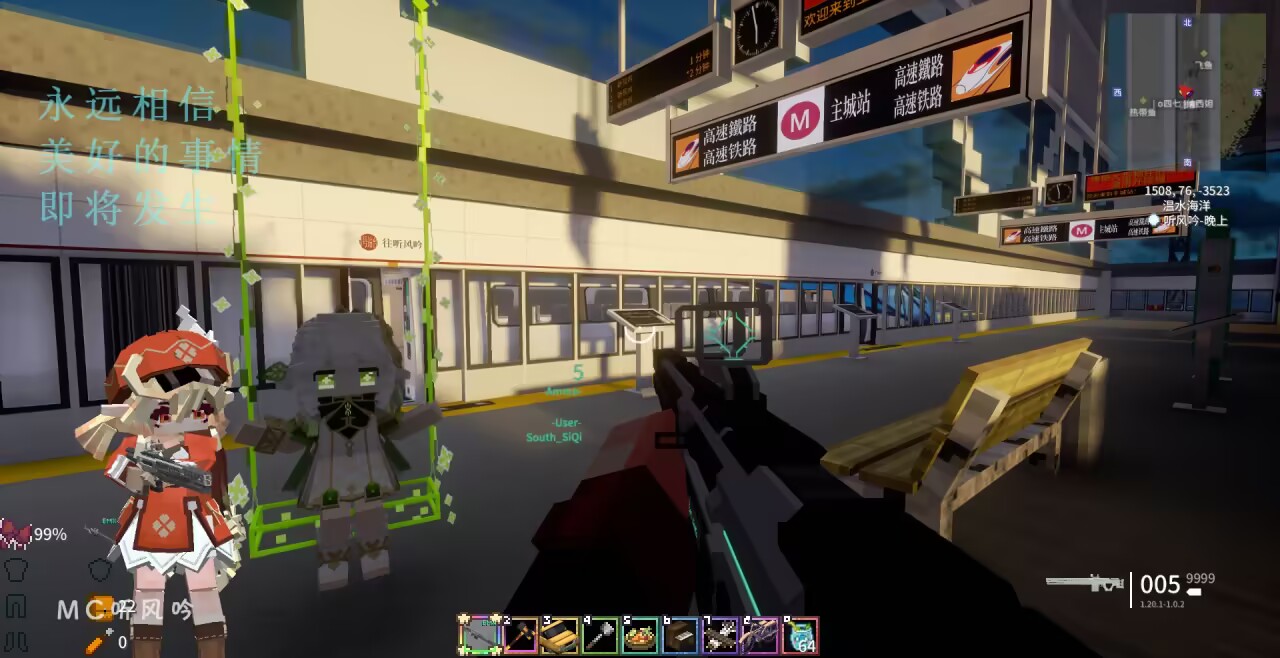The width and height of the screenshot is (1280, 658).
Task: Click the empty boots armor outline
Action: click(x=15, y=640)
